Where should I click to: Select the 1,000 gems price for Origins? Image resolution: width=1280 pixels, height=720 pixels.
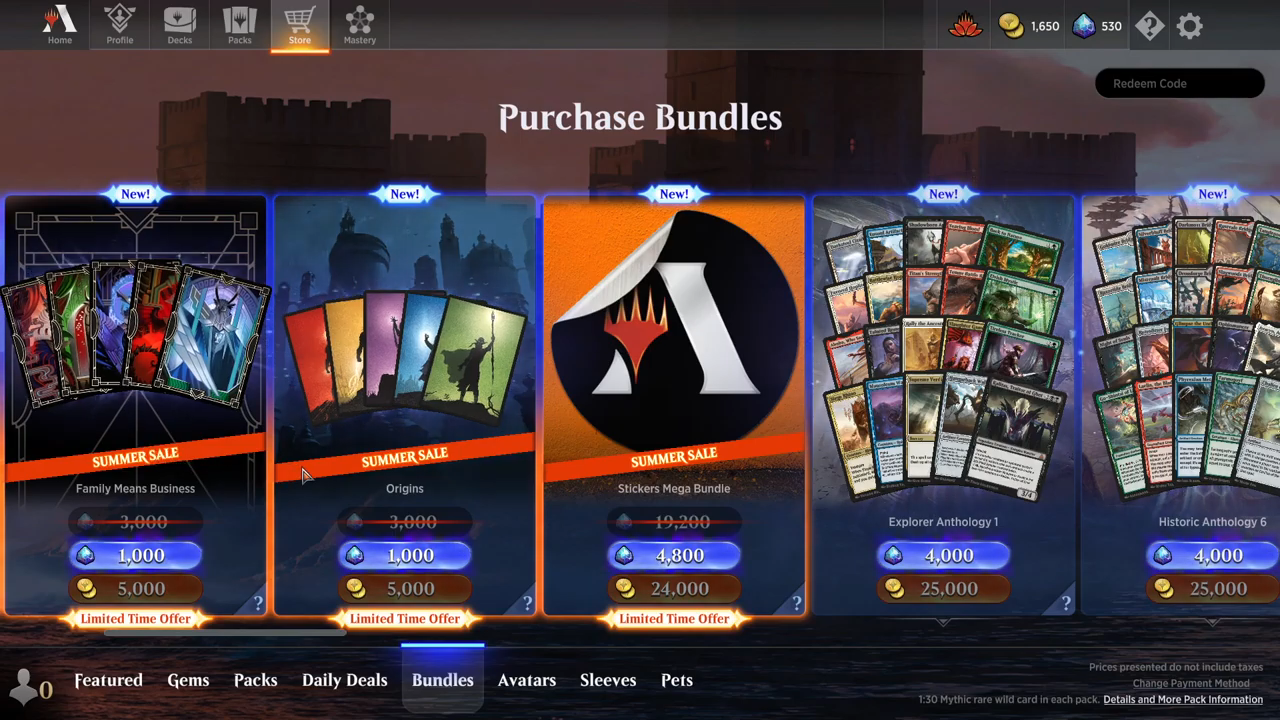404,555
